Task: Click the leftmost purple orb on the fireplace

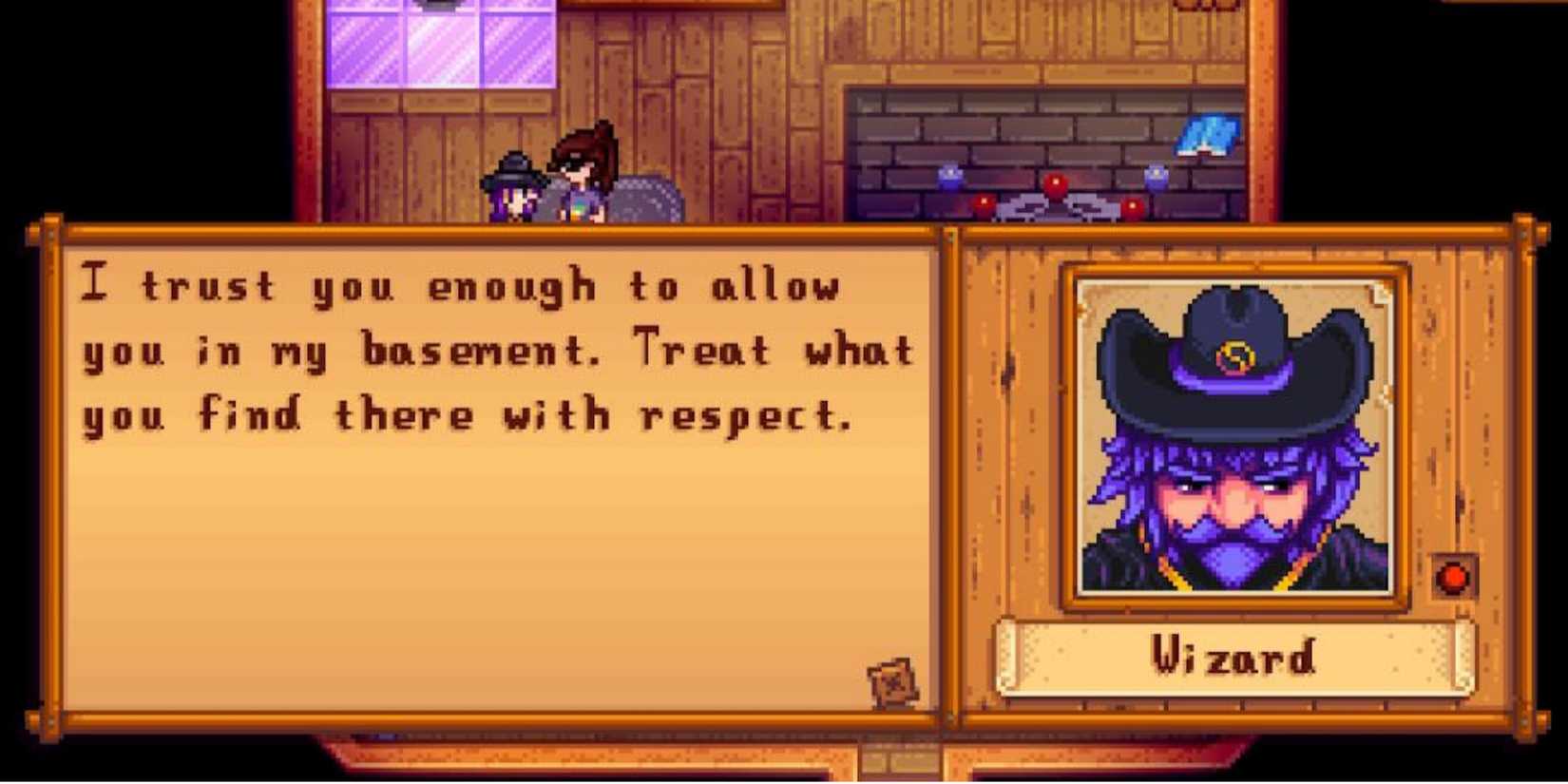Action: [948, 177]
